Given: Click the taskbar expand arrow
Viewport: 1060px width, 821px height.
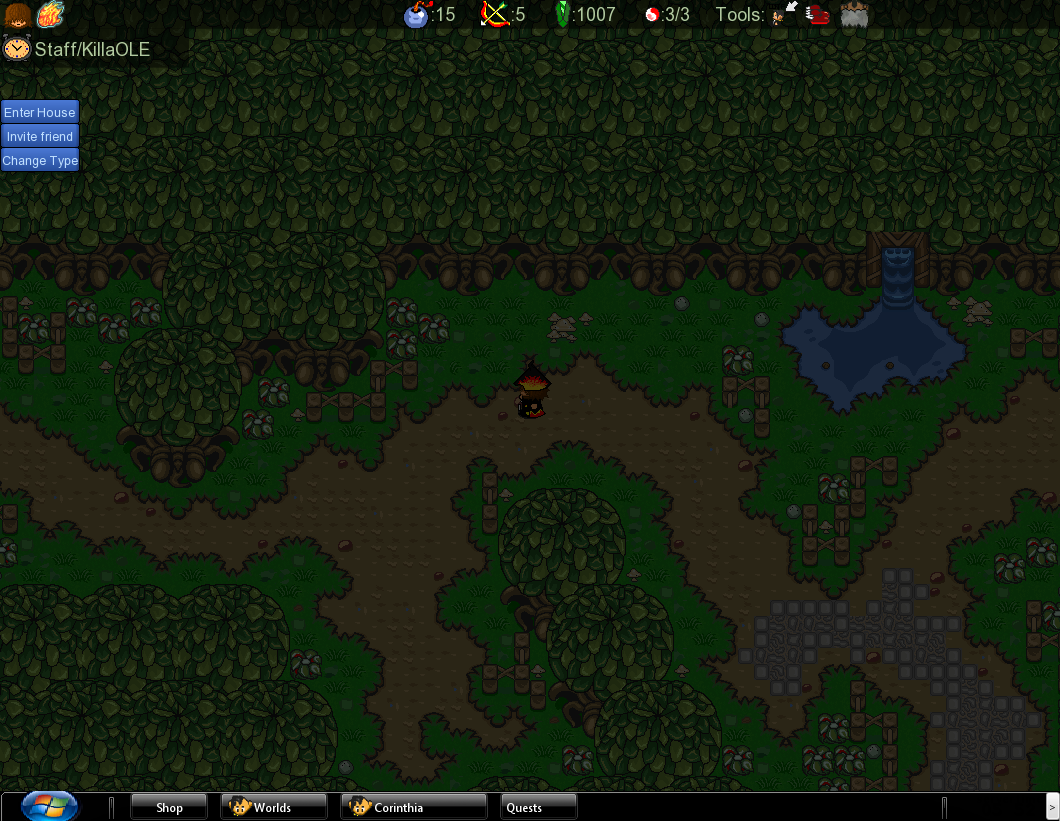Looking at the screenshot, I should (1050, 807).
